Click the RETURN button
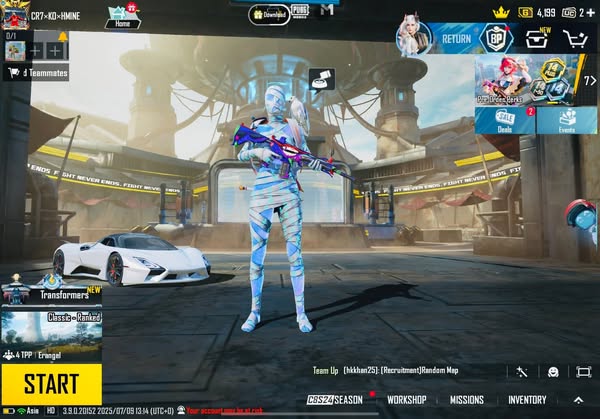Image resolution: width=600 pixels, height=419 pixels. pyautogui.click(x=456, y=38)
